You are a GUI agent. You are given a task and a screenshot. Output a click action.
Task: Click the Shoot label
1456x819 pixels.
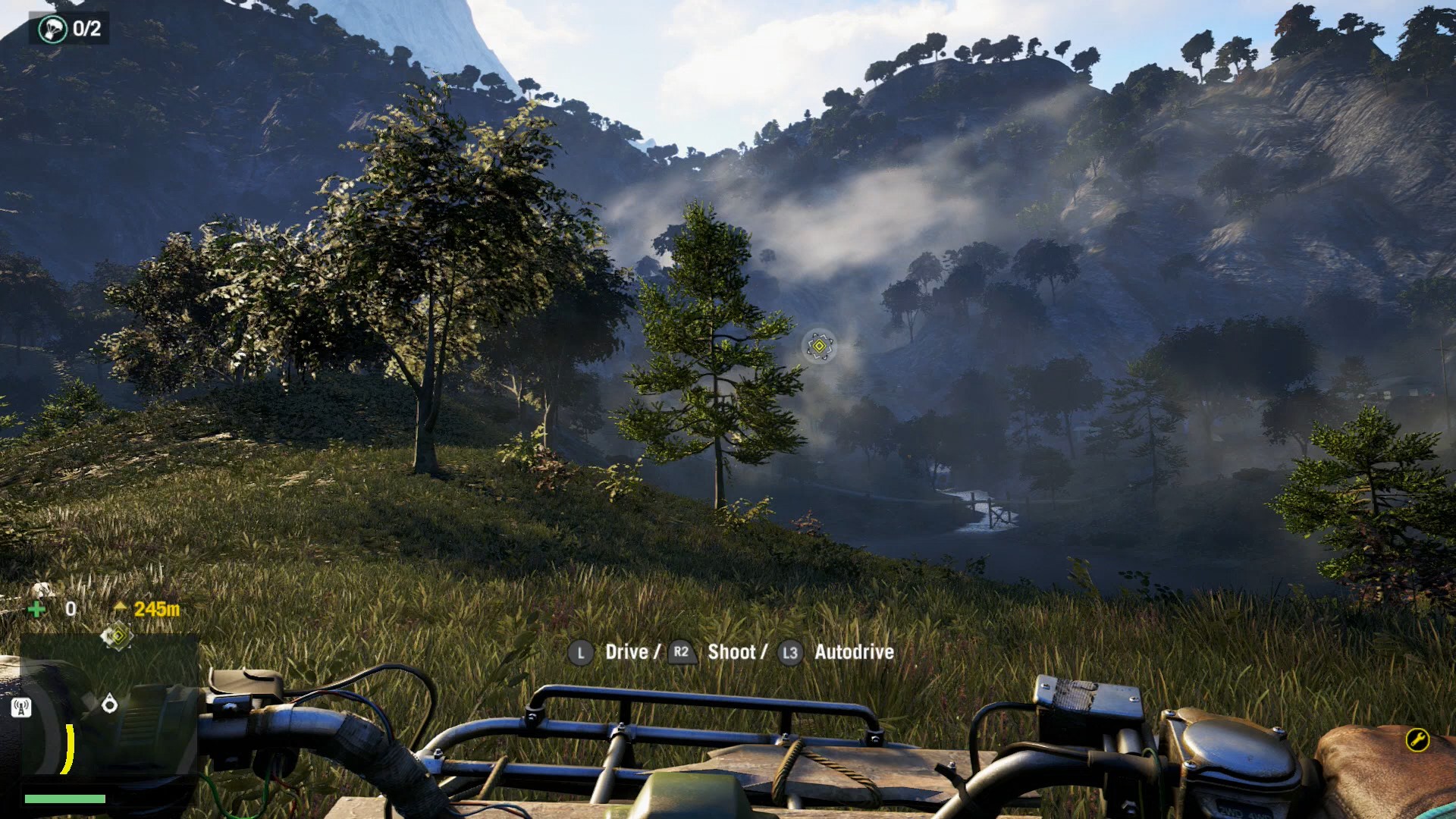(x=733, y=651)
